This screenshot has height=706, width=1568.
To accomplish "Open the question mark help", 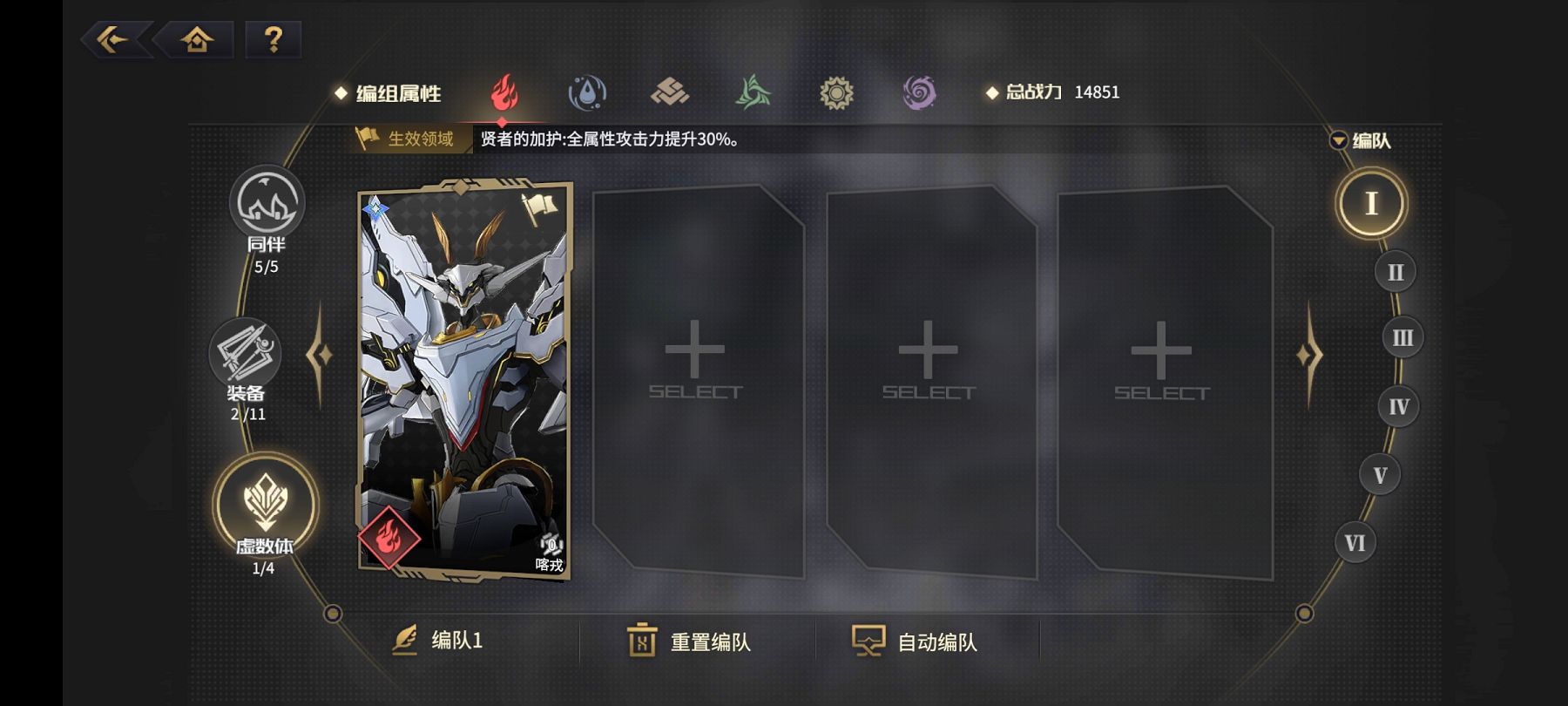I will [x=273, y=39].
